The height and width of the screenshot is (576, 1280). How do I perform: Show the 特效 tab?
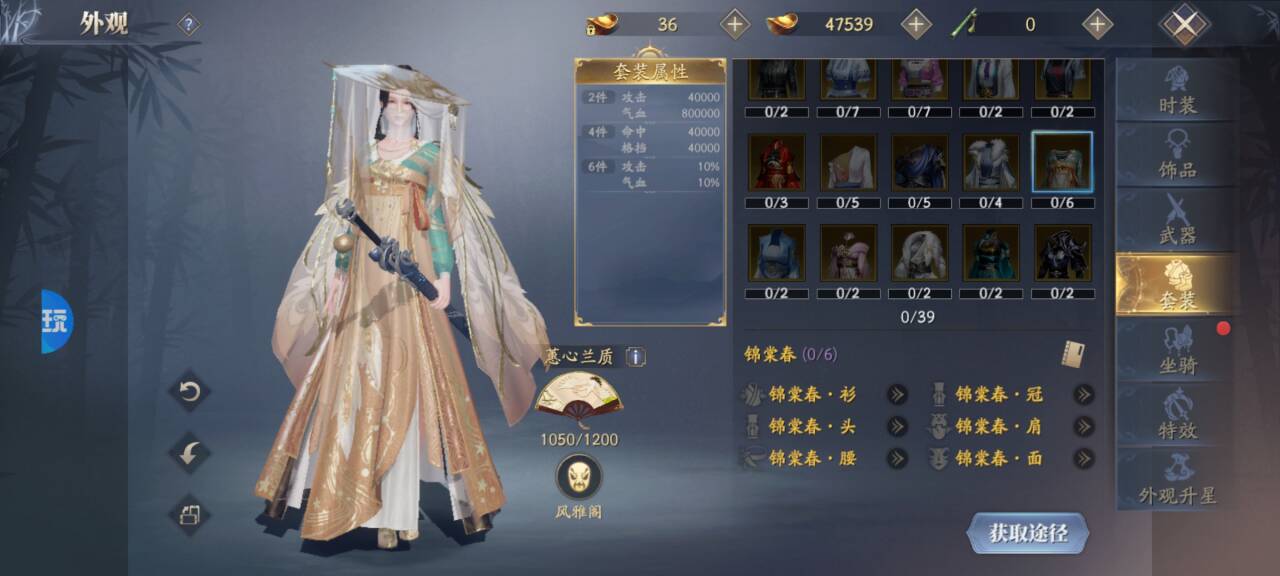pos(1177,416)
